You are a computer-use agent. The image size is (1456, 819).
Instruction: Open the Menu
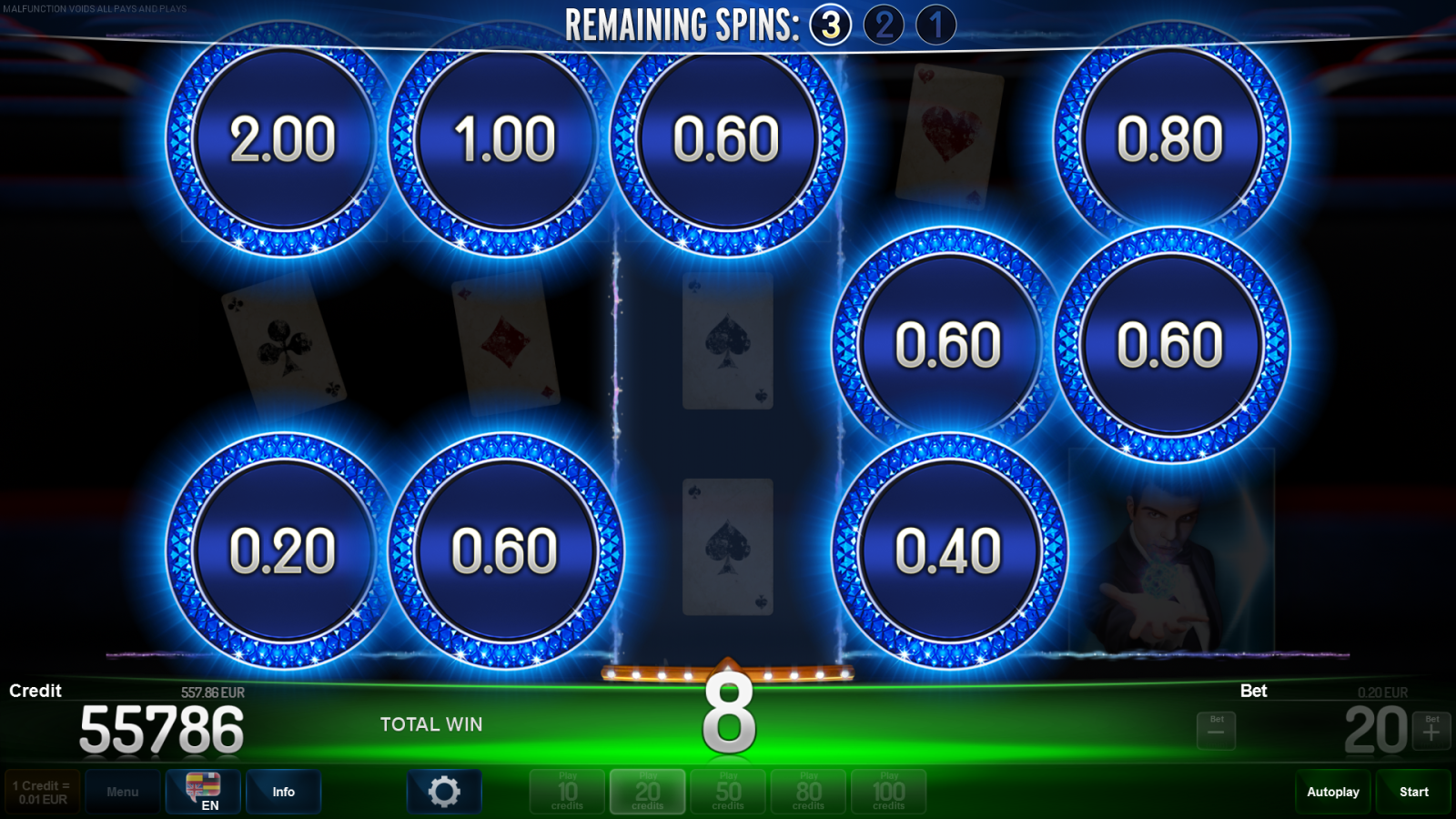[123, 791]
